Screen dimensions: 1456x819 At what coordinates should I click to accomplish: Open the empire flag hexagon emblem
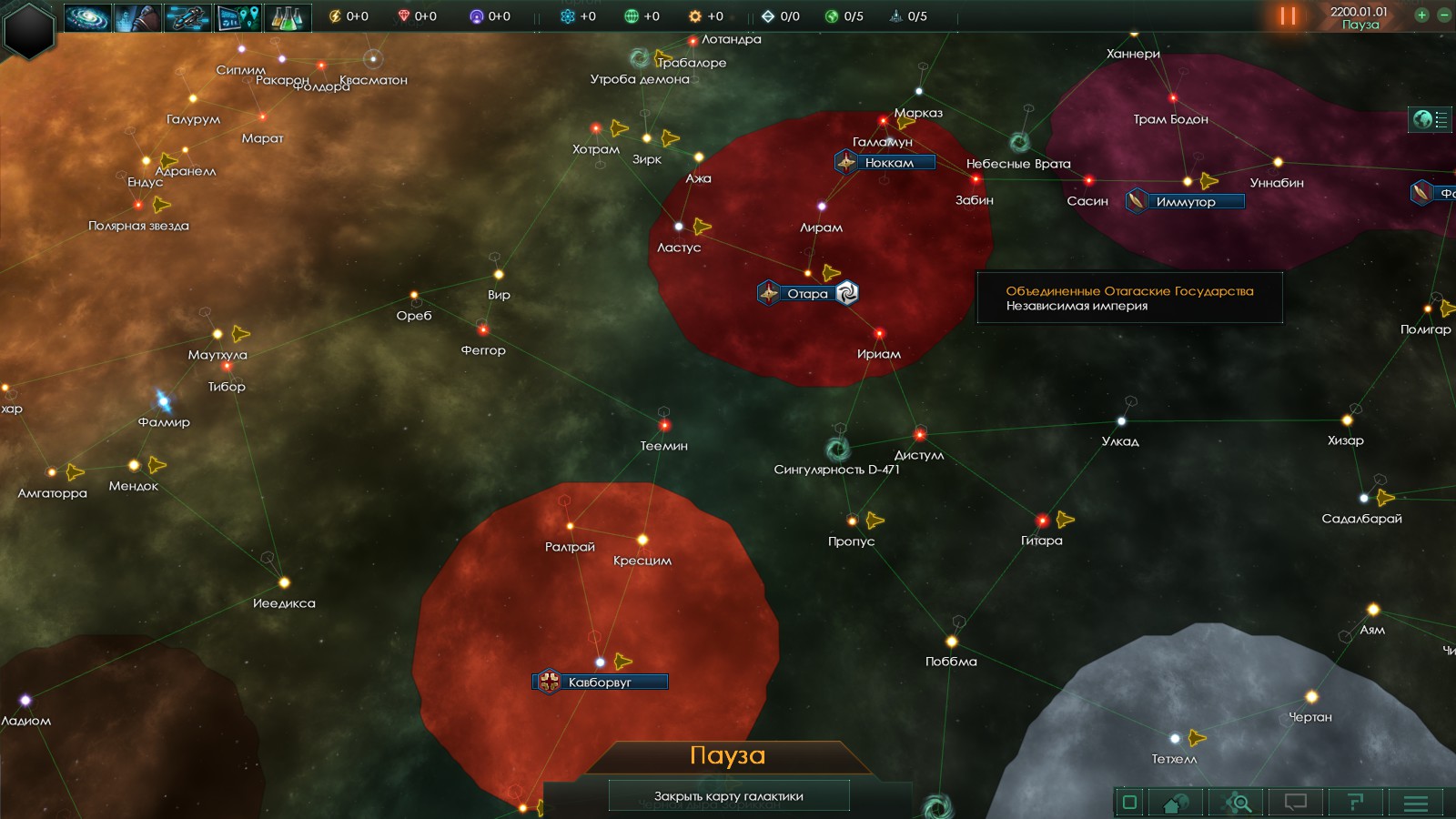29,29
